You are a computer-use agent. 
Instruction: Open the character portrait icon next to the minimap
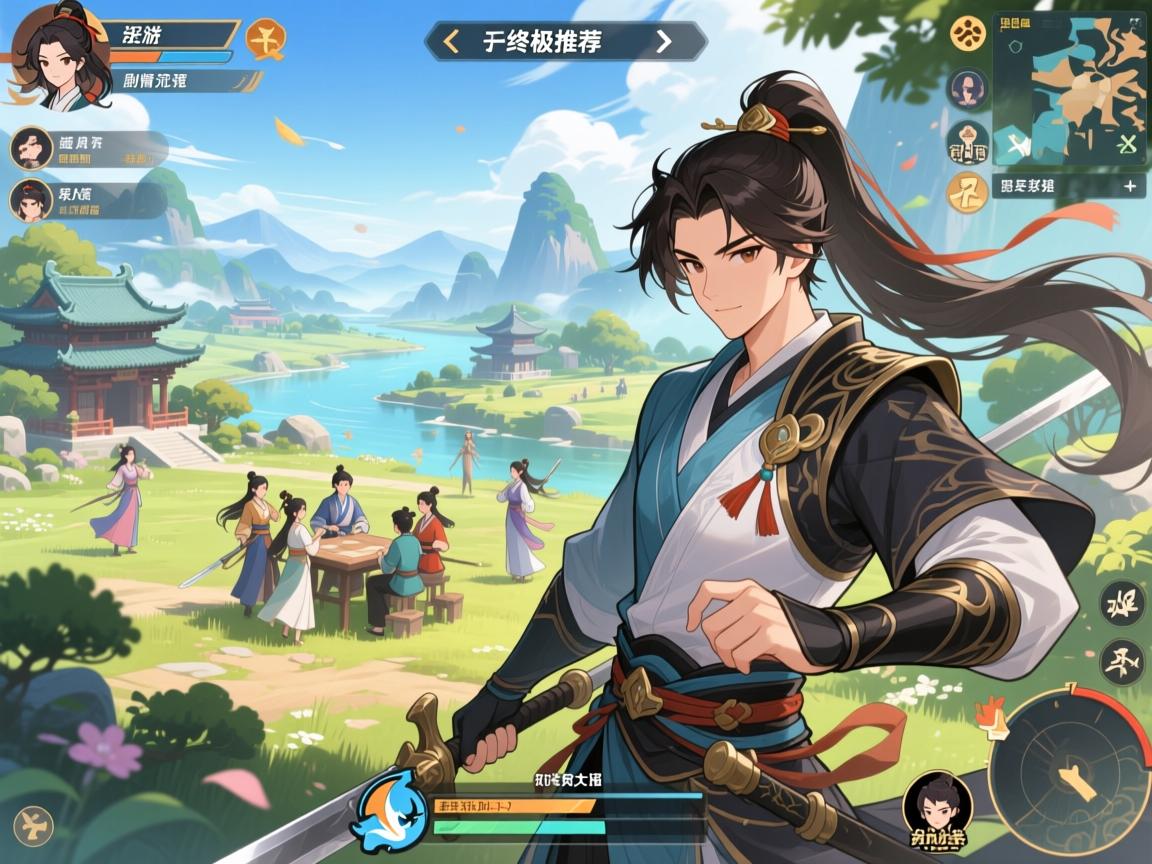(x=968, y=89)
